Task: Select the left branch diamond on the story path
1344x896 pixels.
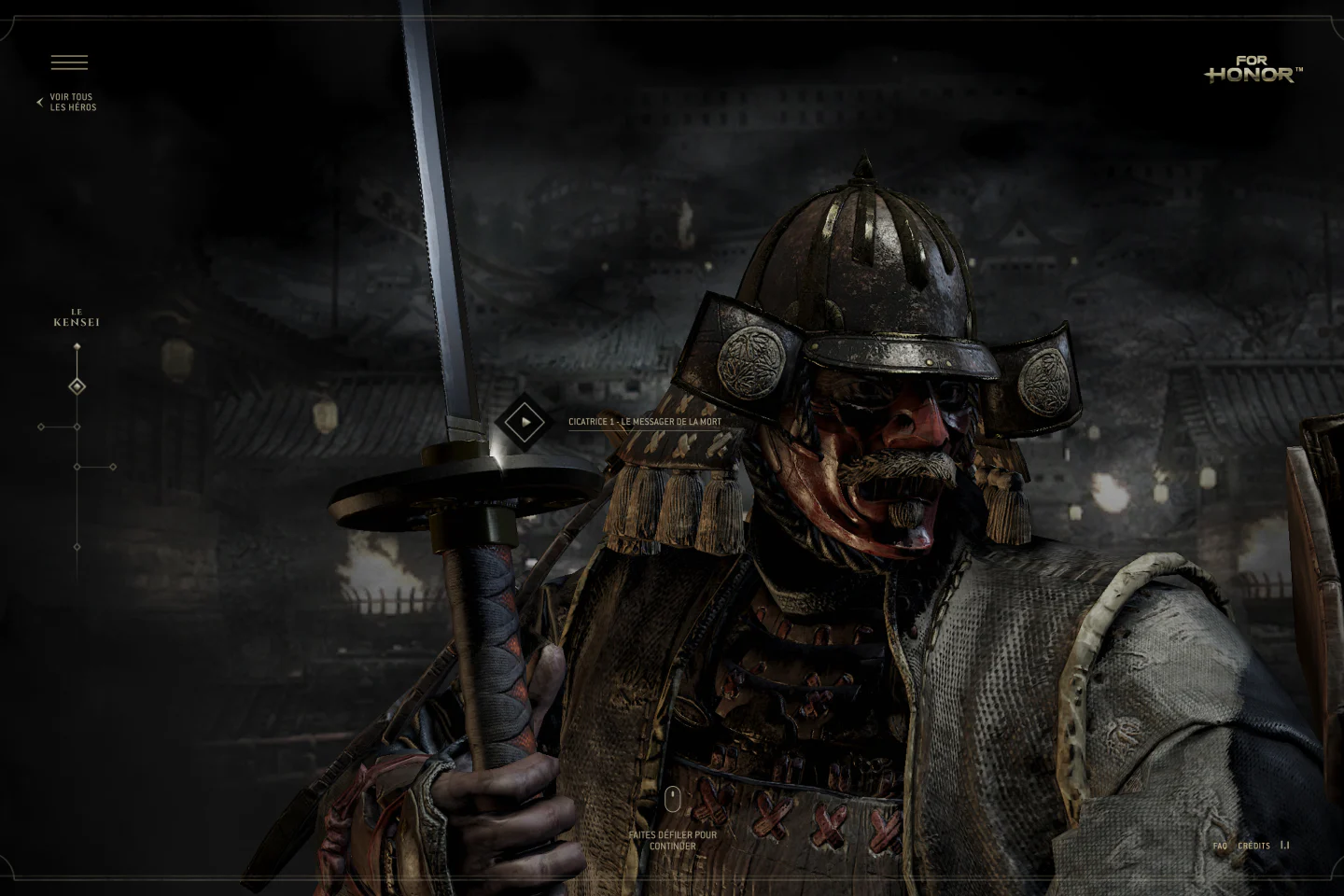Action: [x=40, y=427]
